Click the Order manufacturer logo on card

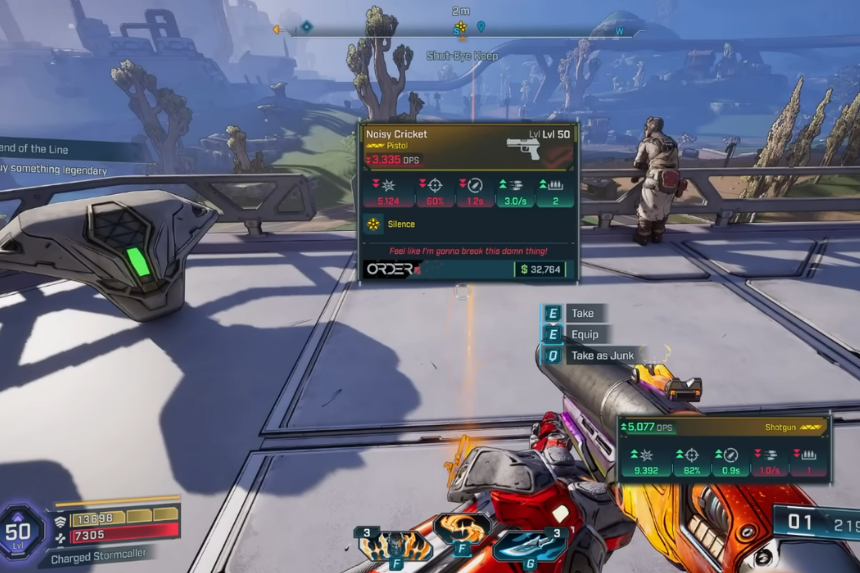click(x=390, y=269)
